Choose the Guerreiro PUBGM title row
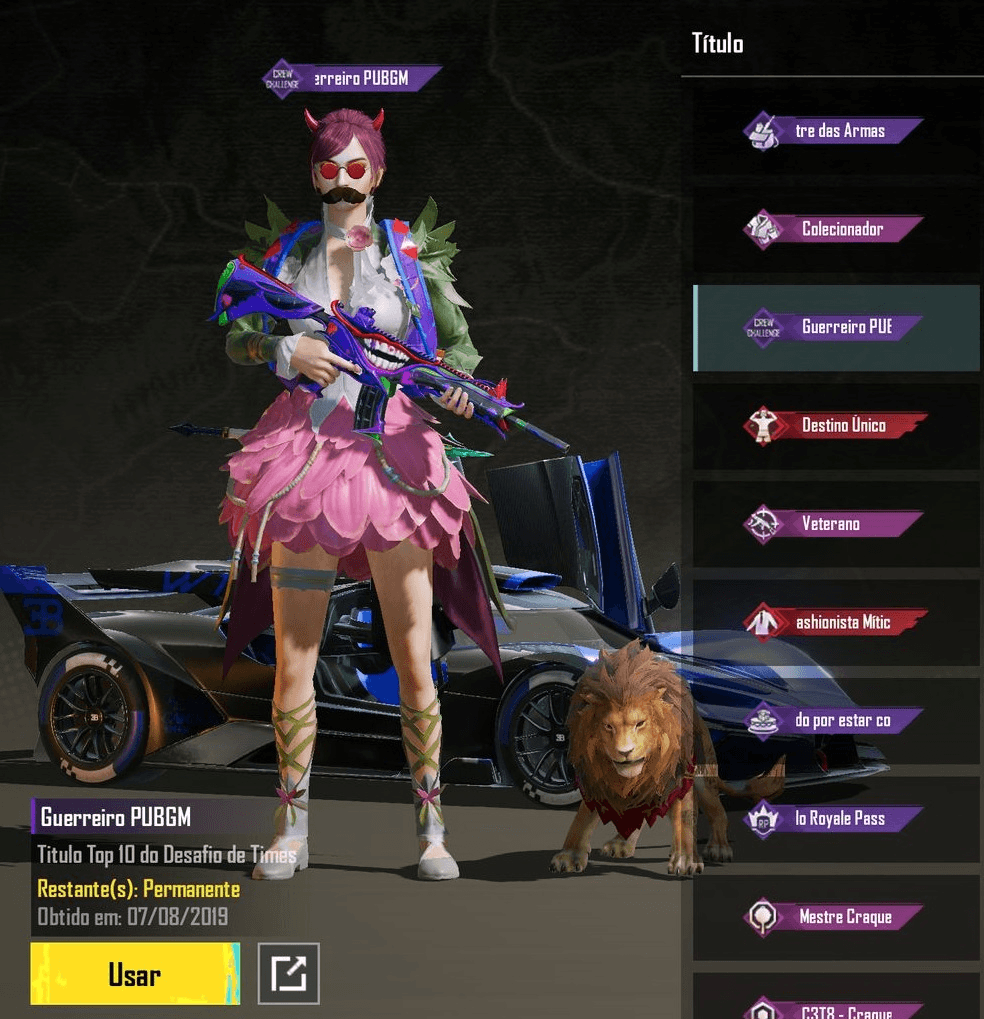Viewport: 984px width, 1019px height. (x=834, y=327)
